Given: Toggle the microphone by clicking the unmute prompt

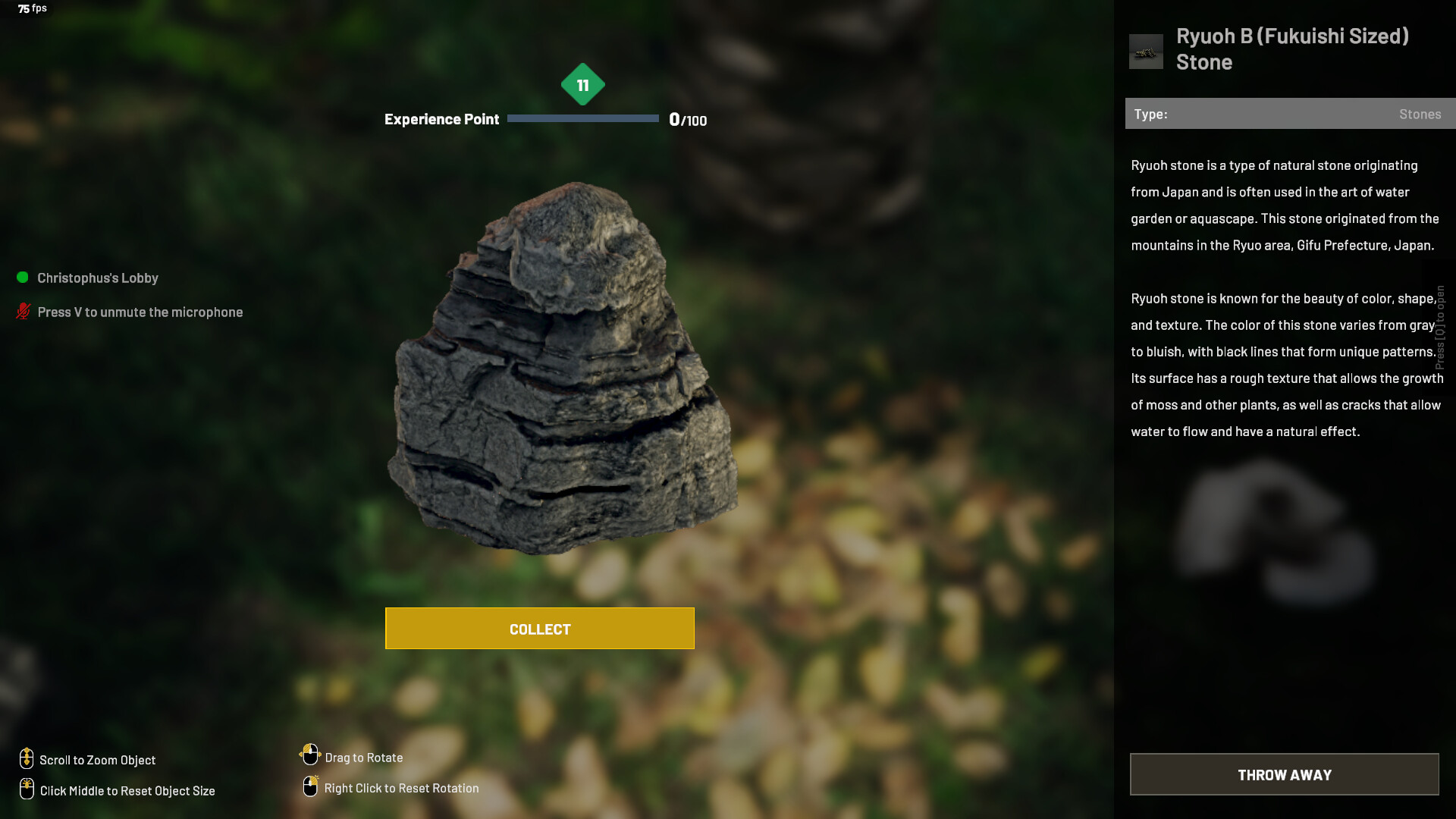Looking at the screenshot, I should (141, 312).
